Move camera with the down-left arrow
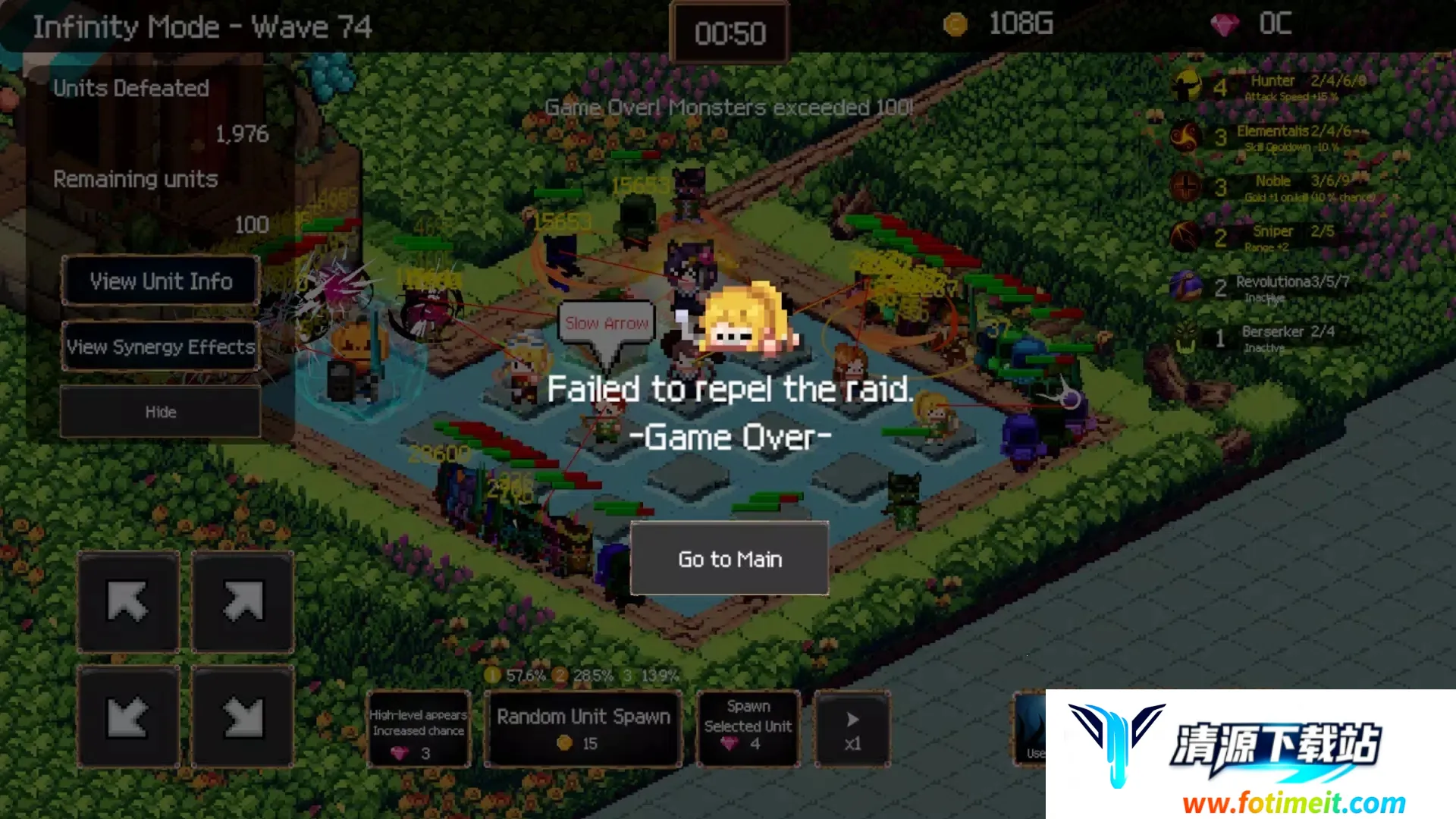 tap(128, 717)
